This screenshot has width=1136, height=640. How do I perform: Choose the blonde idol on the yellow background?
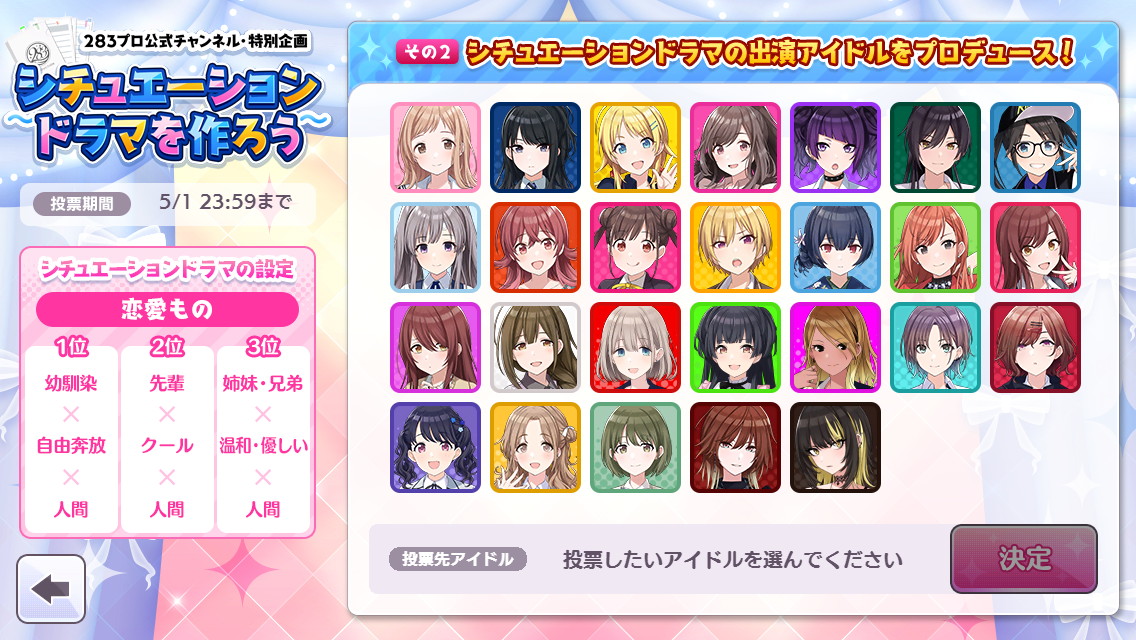635,147
